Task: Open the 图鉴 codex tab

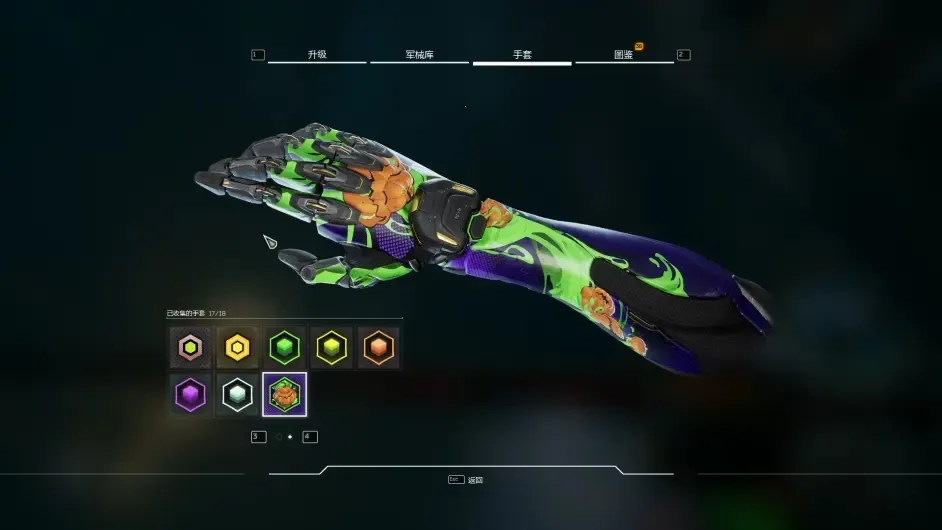Action: [624, 55]
